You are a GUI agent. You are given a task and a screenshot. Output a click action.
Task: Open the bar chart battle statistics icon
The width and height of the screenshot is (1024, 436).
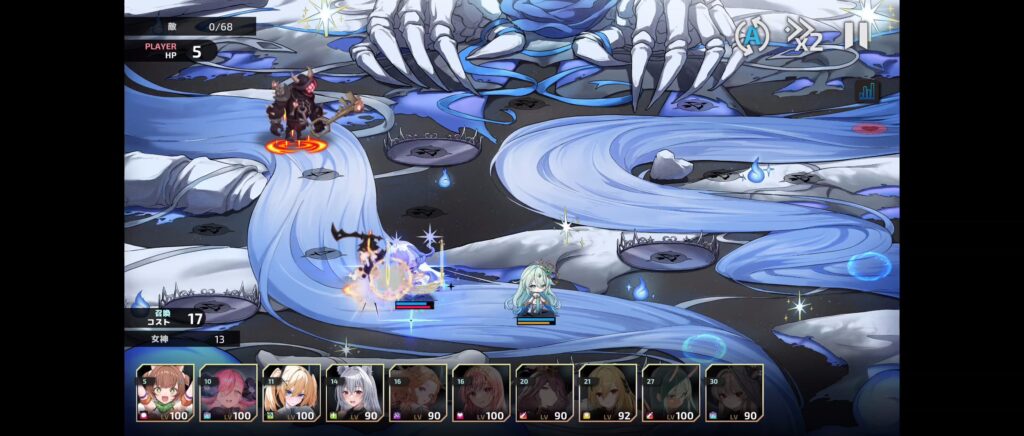(866, 91)
